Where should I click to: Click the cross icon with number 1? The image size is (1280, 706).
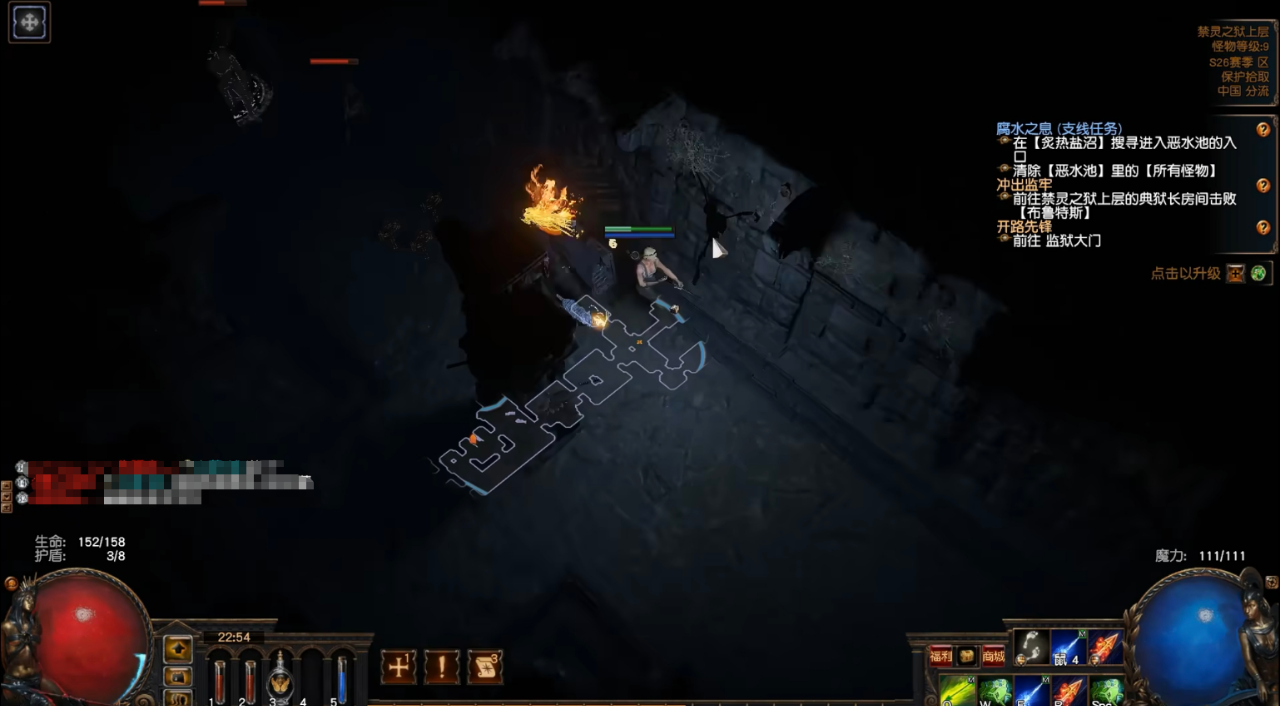[x=398, y=667]
